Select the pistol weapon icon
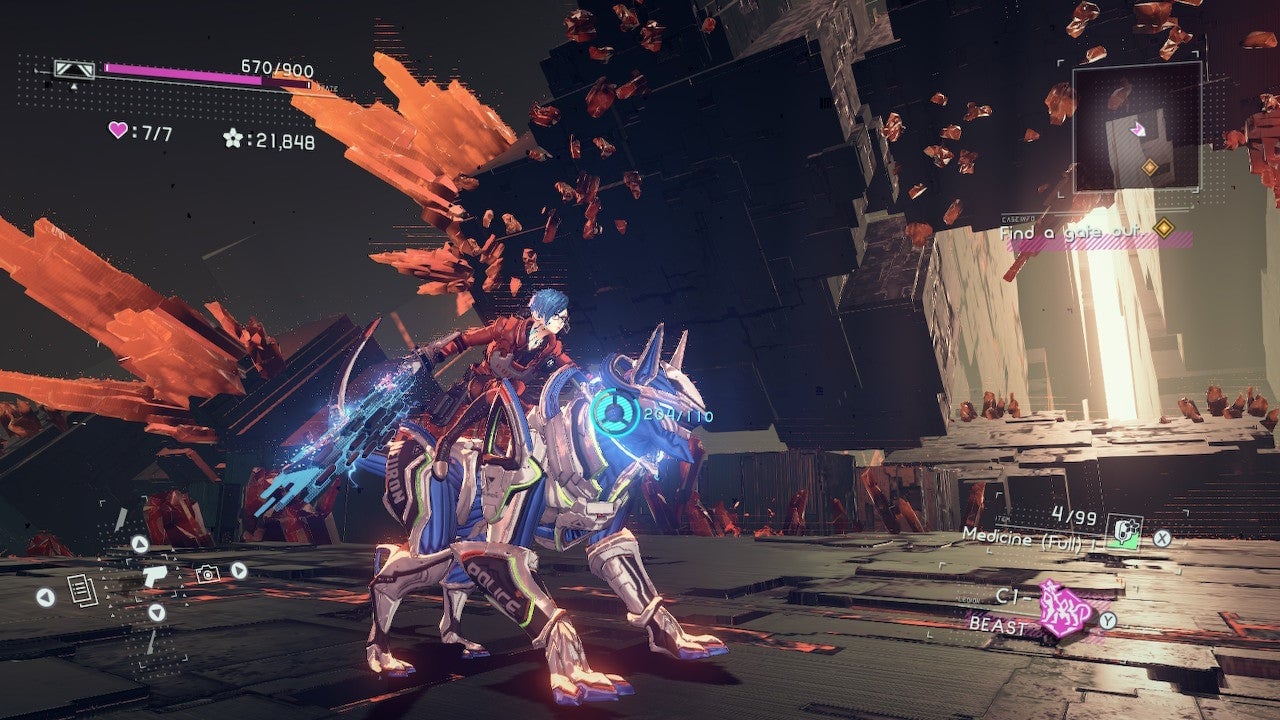Viewport: 1280px width, 720px height. click(155, 575)
